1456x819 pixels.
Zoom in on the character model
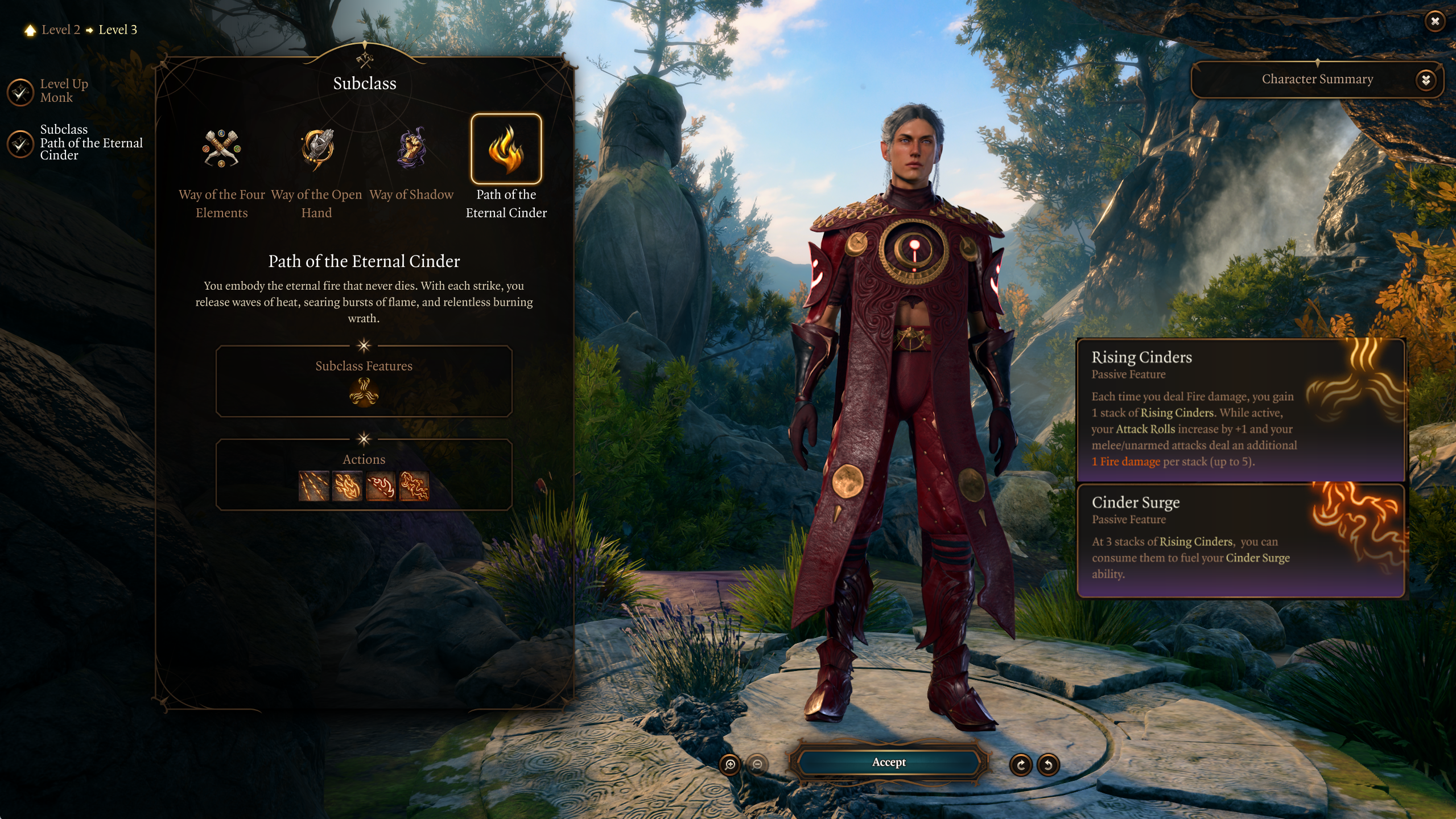730,764
